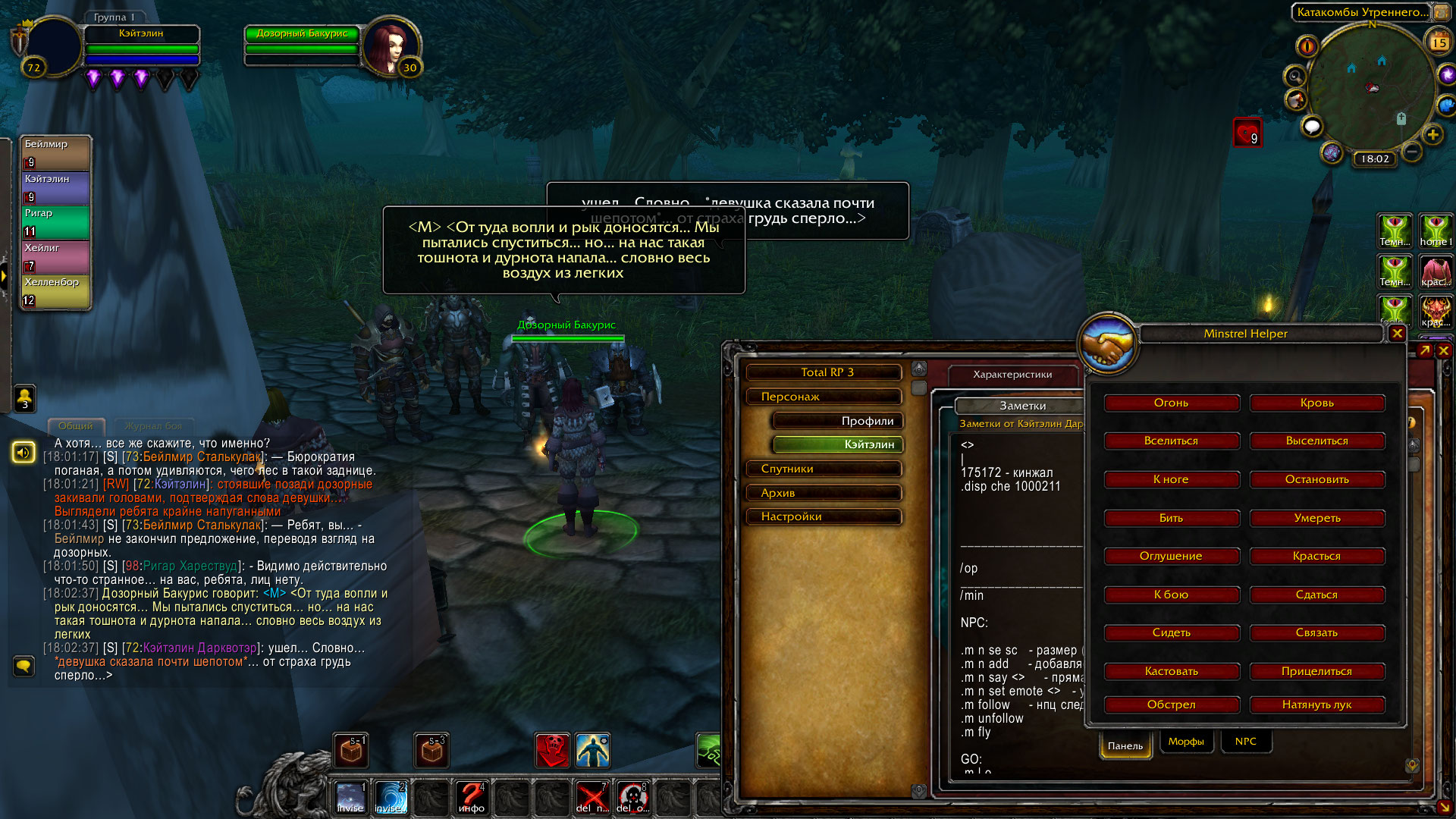Open the Персонаж menu section
This screenshot has width=1456, height=819.
(x=824, y=397)
